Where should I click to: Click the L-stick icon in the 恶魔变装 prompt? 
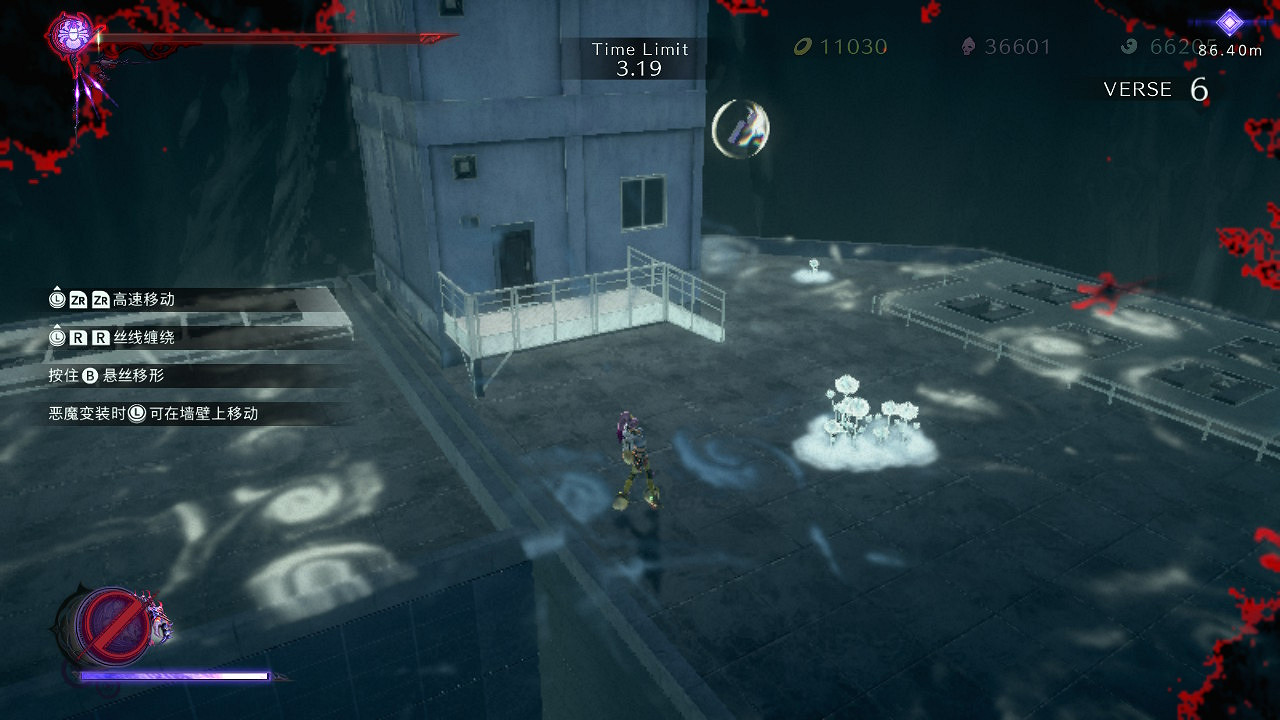[135, 411]
